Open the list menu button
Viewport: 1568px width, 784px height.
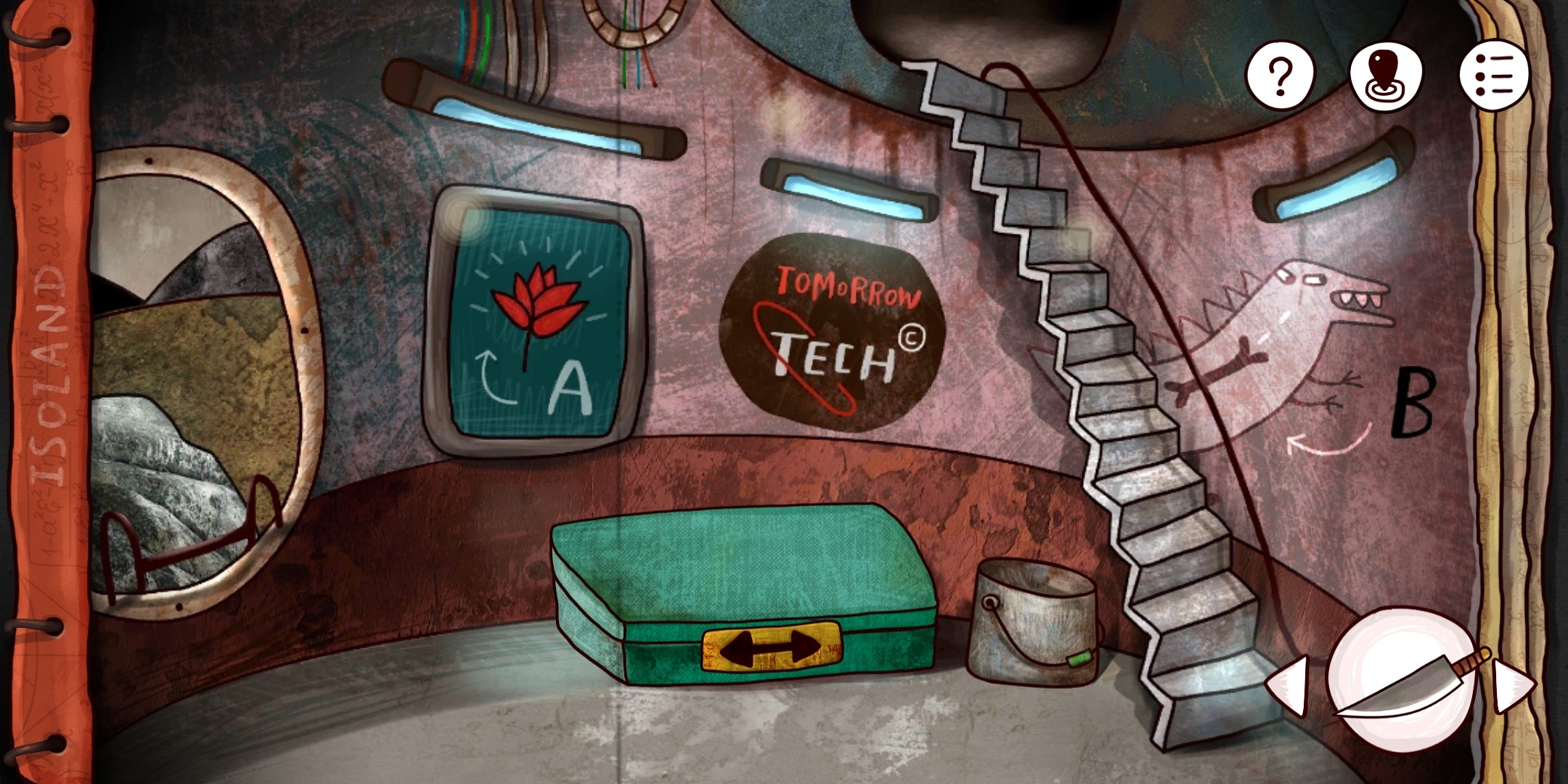coord(1494,75)
